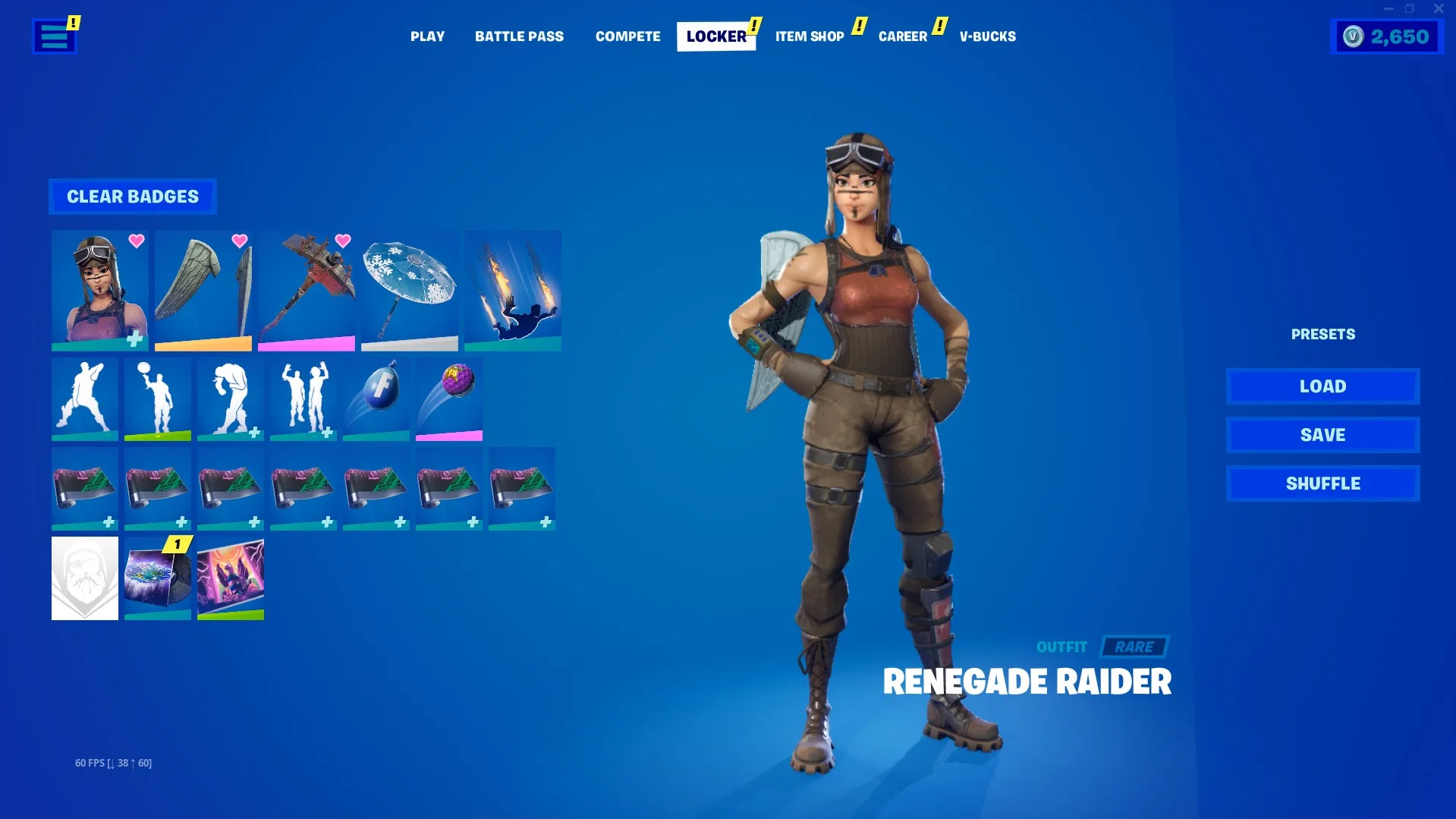The image size is (1456, 819).
Task: Pick the pickaxe harvesting tool slot
Action: pyautogui.click(x=307, y=290)
